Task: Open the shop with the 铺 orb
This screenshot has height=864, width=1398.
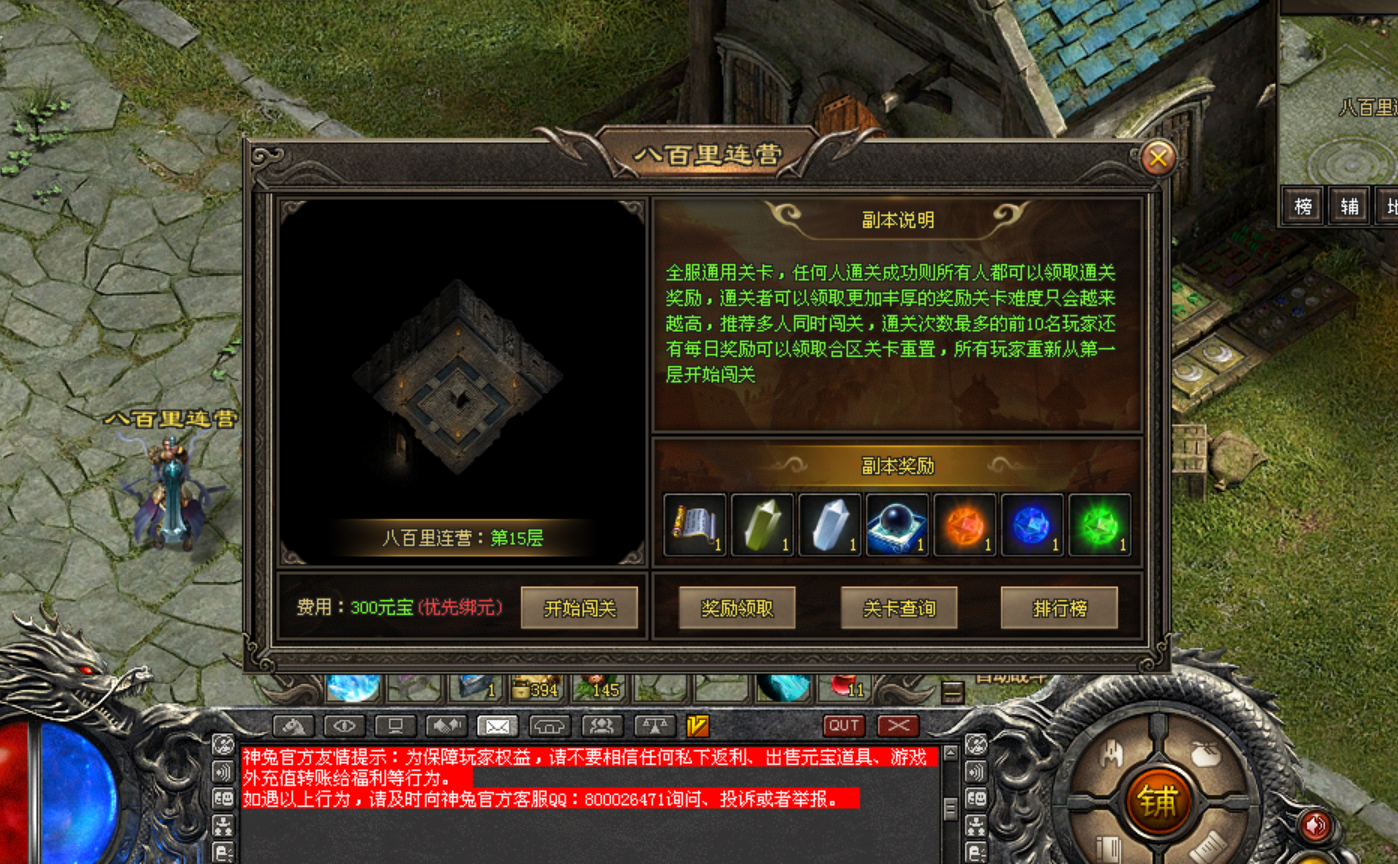Action: point(1157,801)
